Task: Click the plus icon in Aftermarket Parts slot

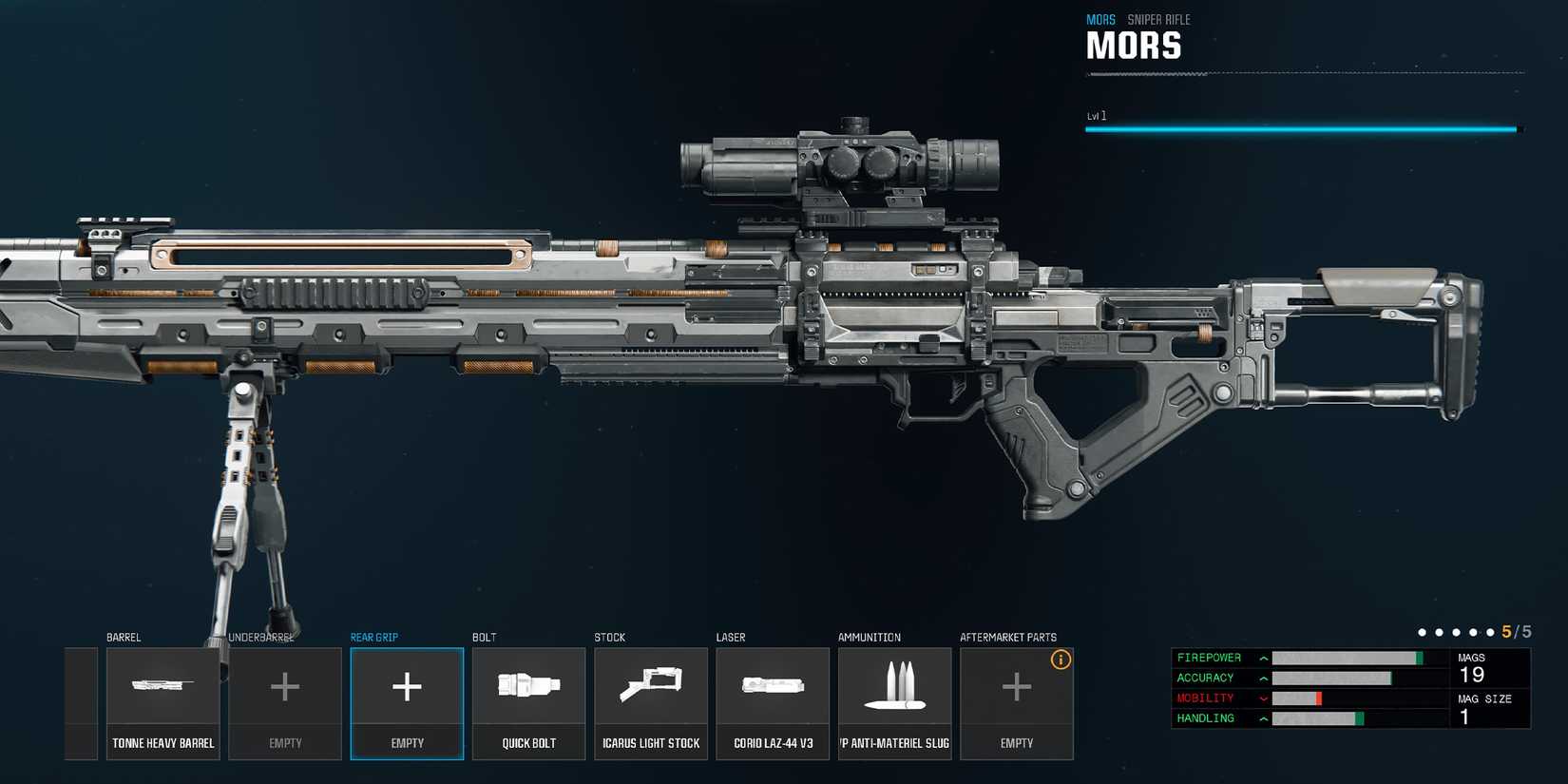Action: point(1016,685)
